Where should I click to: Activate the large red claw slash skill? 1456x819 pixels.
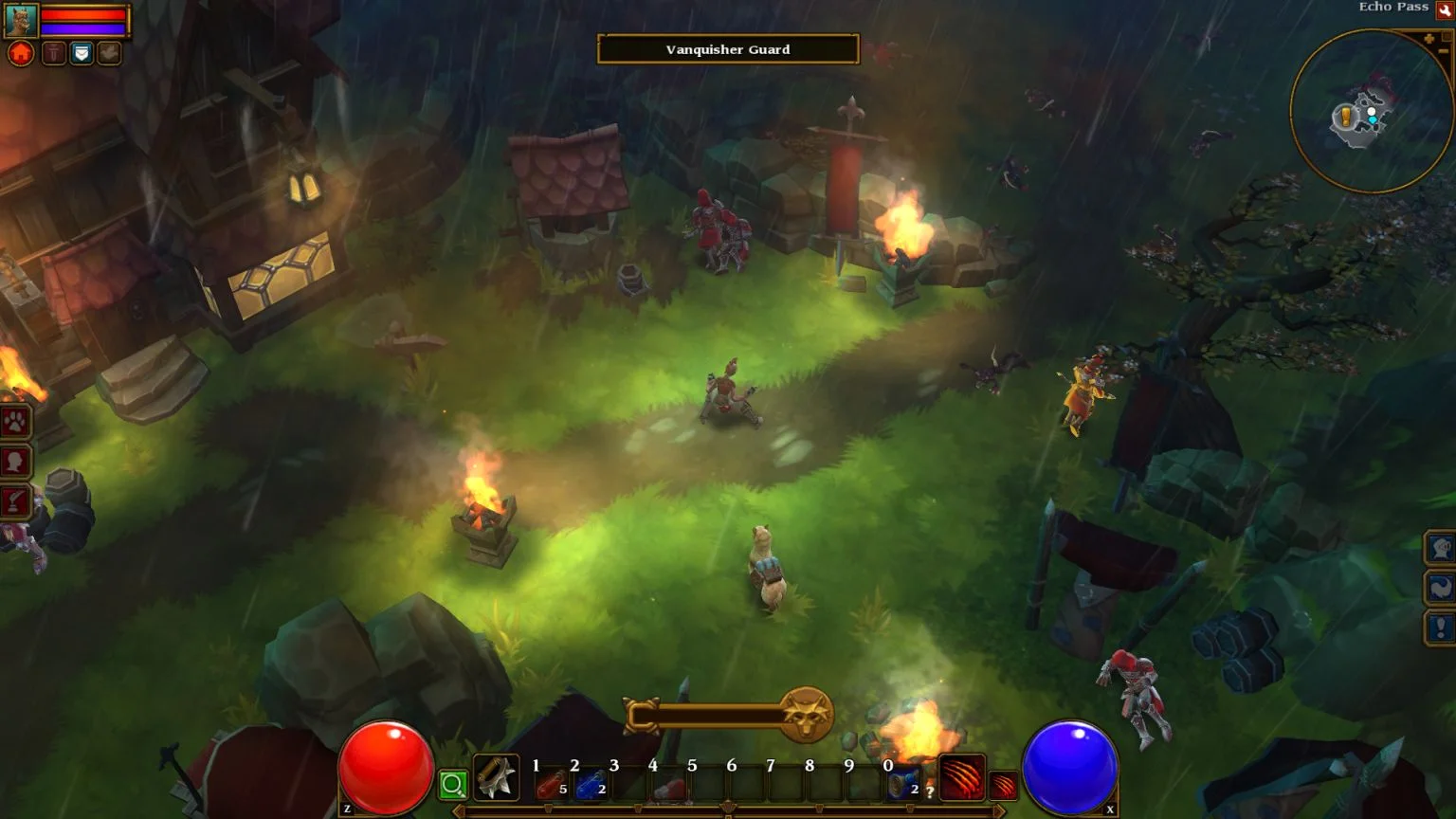pyautogui.click(x=960, y=778)
